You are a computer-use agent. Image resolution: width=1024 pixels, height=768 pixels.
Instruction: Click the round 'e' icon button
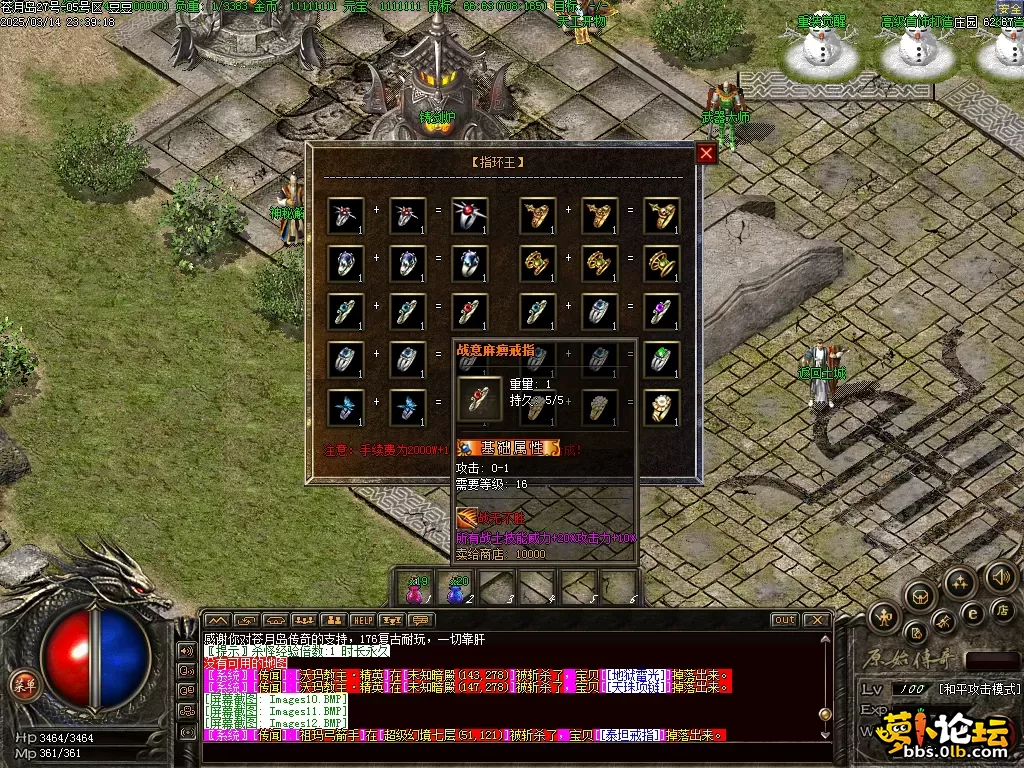(x=972, y=612)
